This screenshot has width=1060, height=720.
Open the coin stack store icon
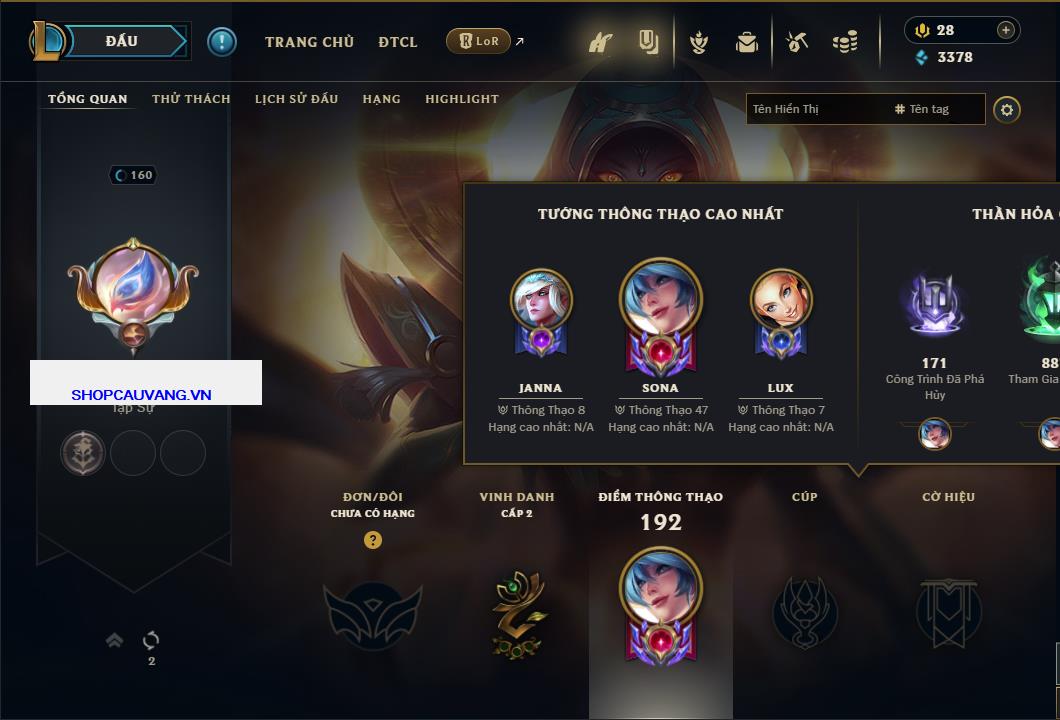coord(845,42)
